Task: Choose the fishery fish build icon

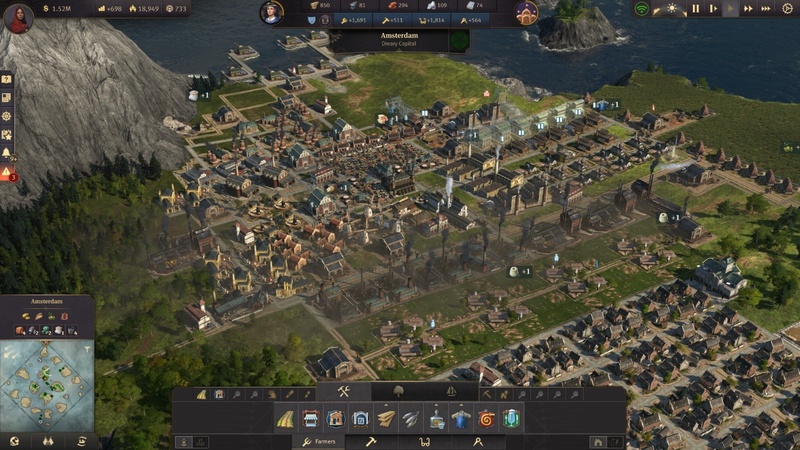Action: (x=411, y=418)
